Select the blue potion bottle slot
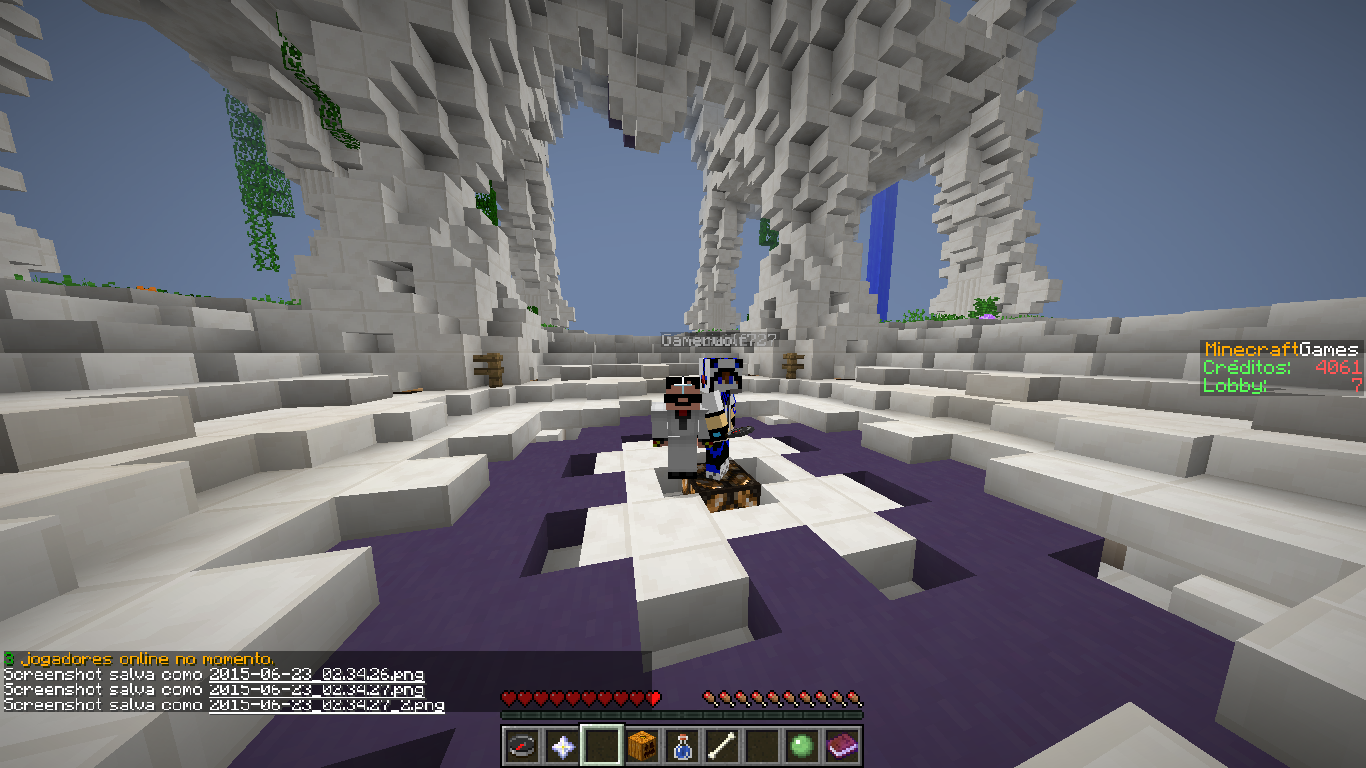 click(x=682, y=745)
